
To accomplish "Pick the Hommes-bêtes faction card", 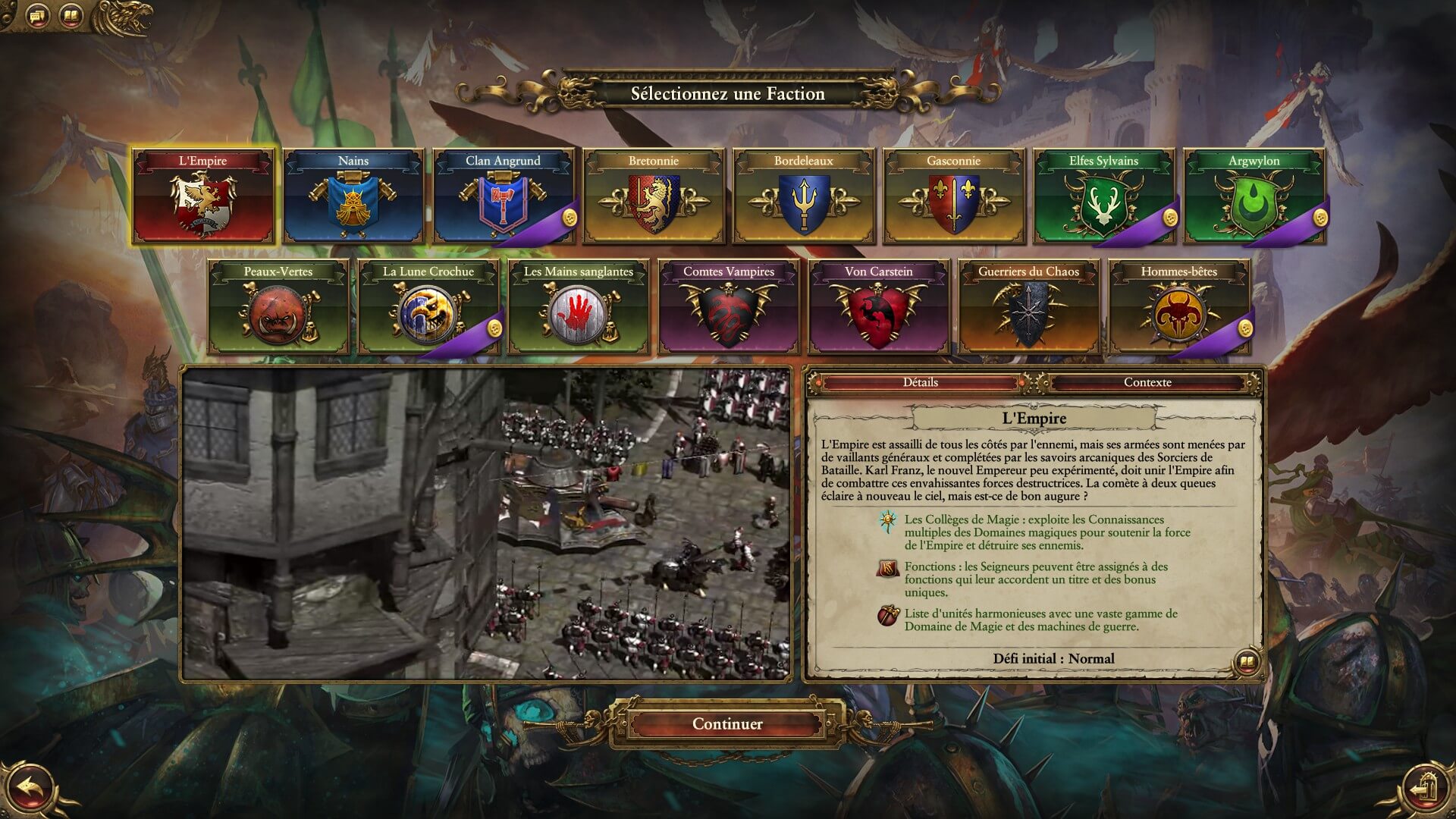I will point(1178,308).
